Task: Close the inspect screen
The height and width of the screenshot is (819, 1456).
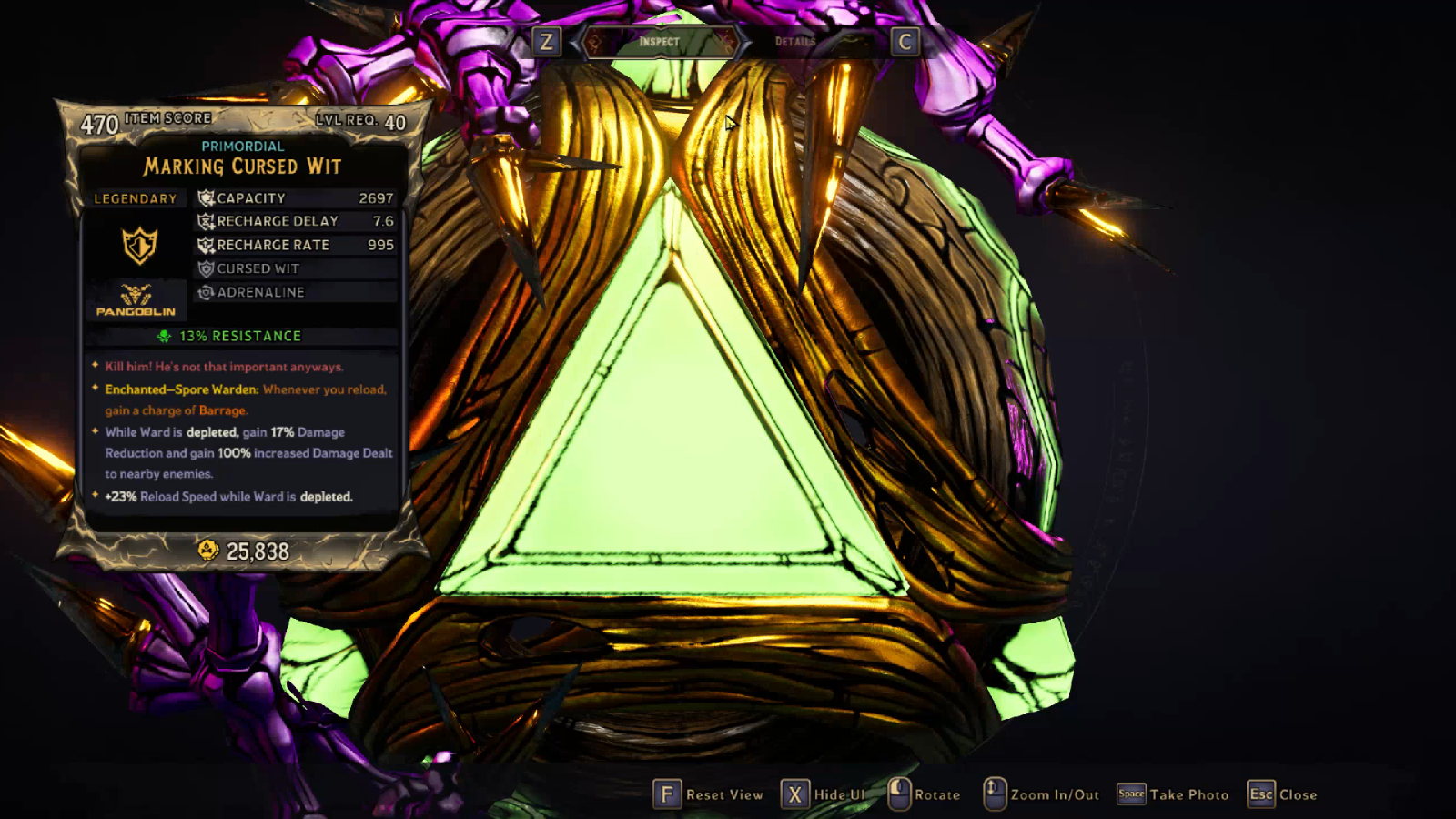Action: tap(1283, 794)
